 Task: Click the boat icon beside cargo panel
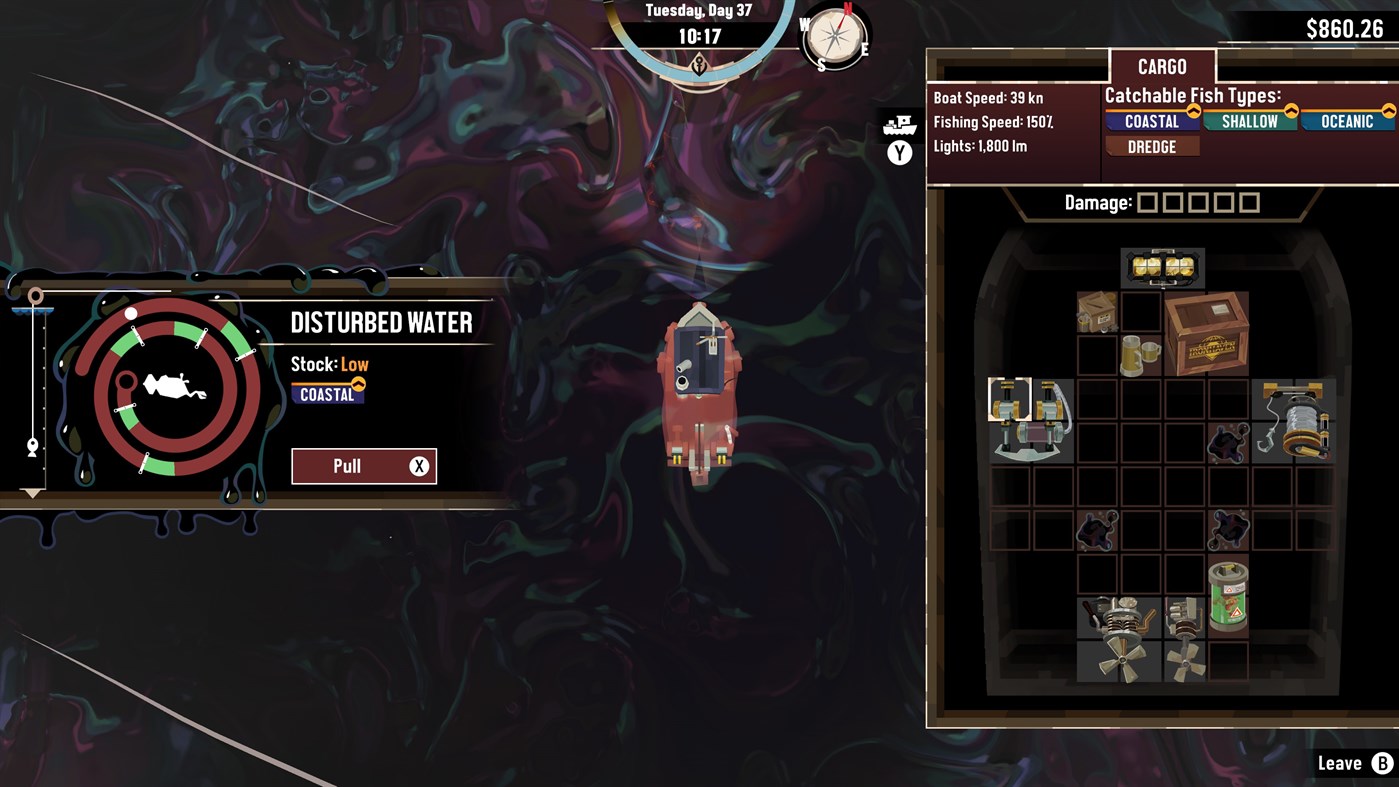(899, 126)
